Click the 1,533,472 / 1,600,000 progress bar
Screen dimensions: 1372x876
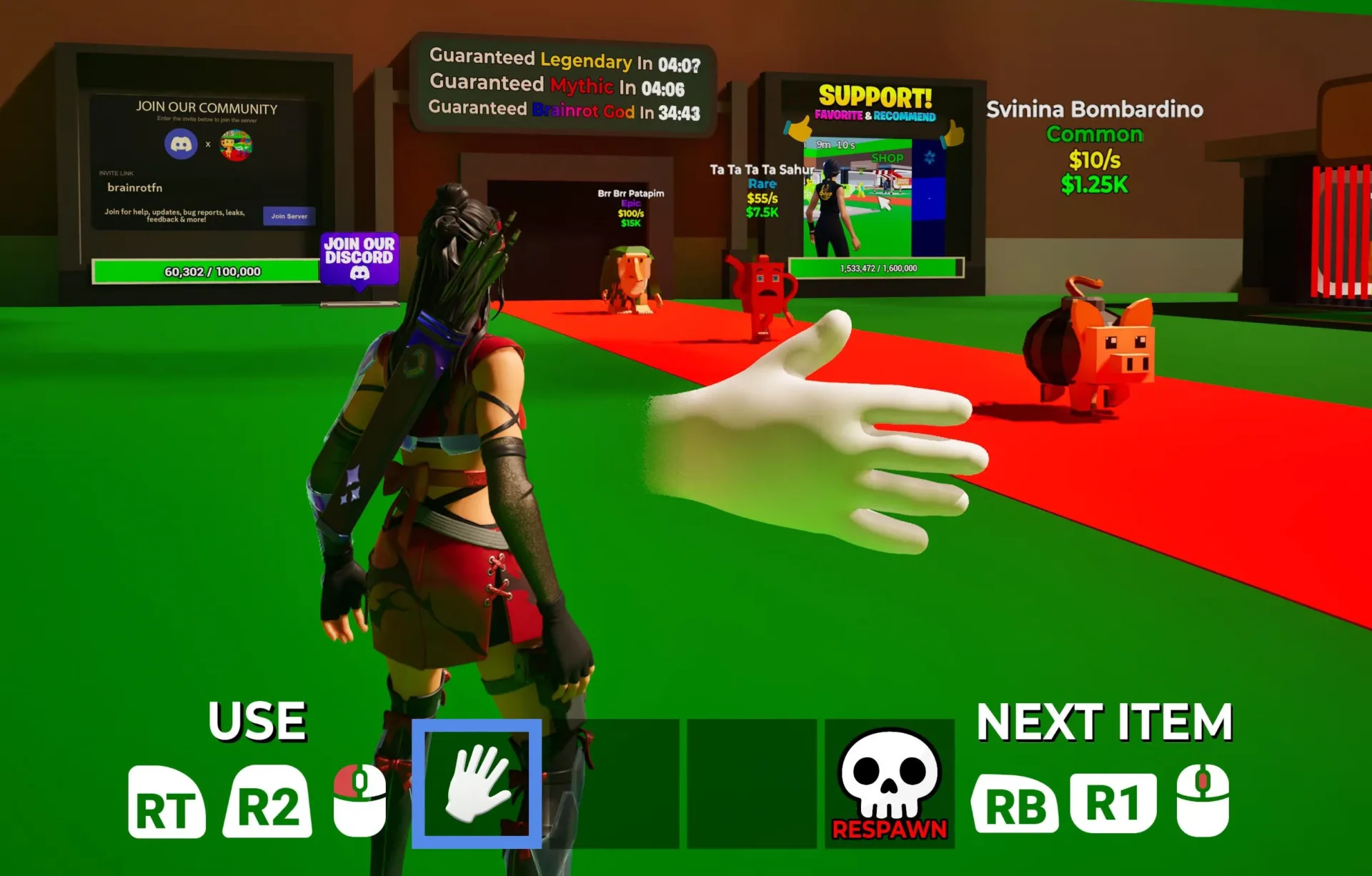(x=877, y=269)
